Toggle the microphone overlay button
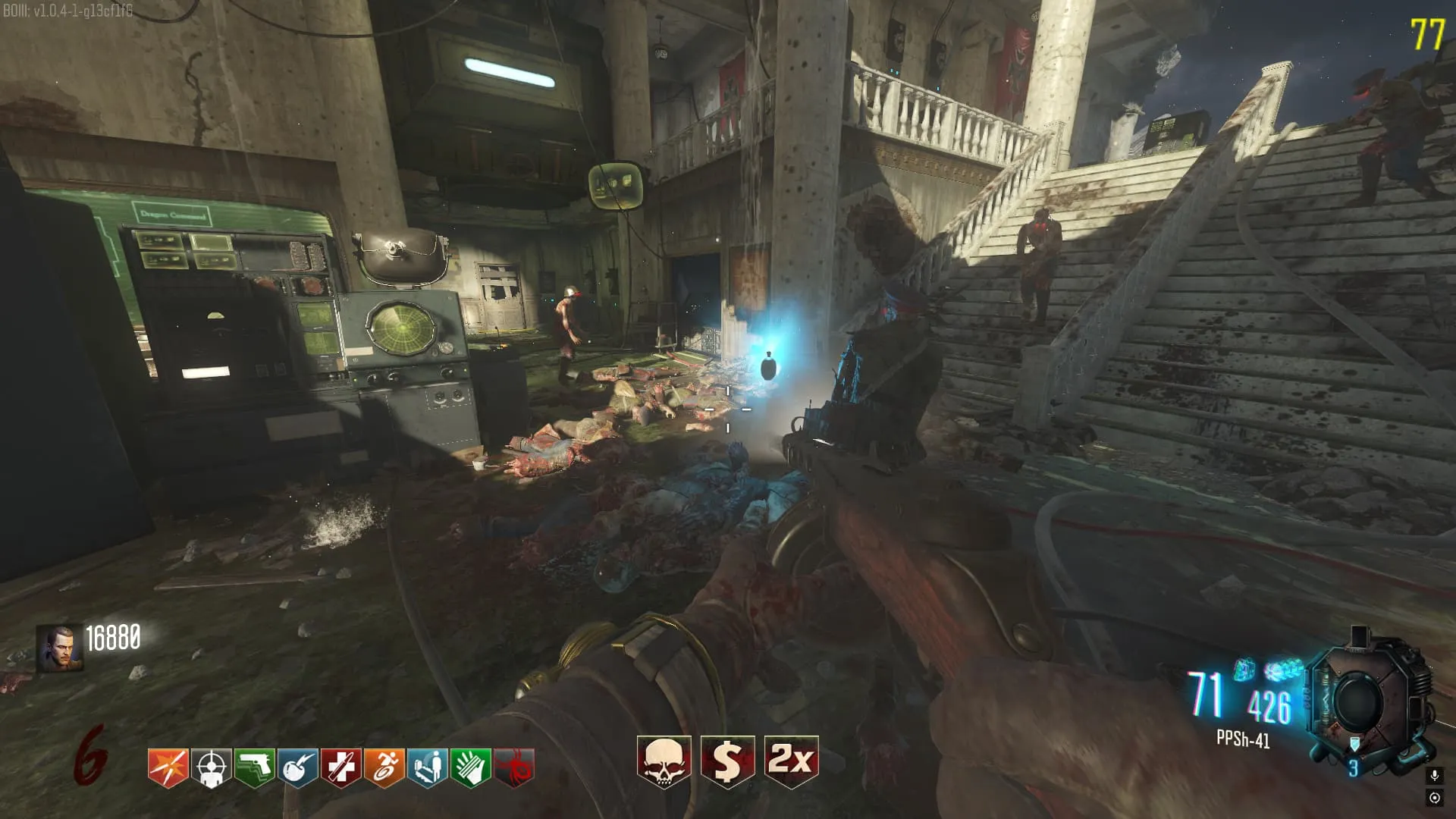This screenshot has height=819, width=1456. pos(1434,776)
